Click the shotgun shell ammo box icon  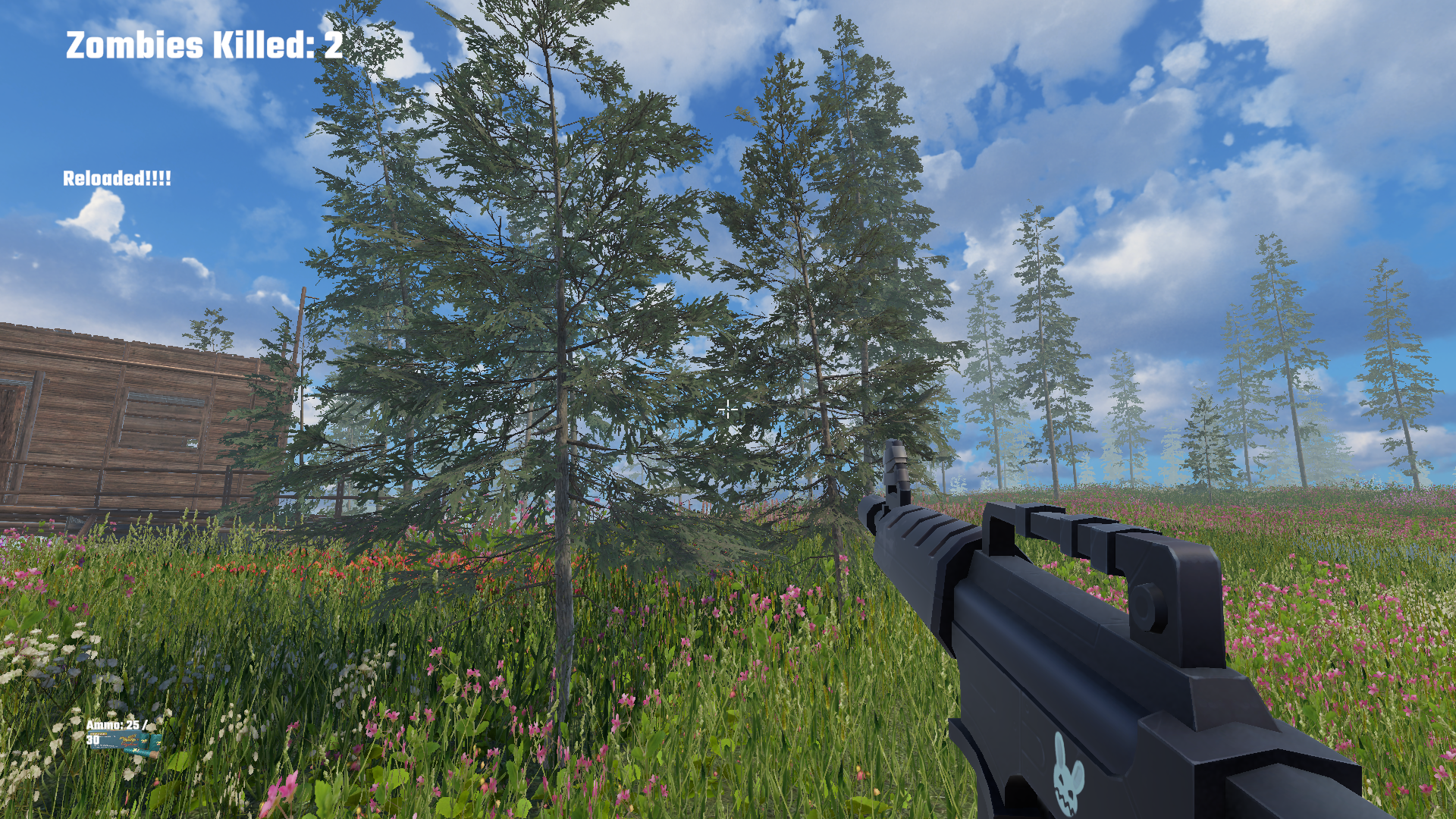(115, 739)
